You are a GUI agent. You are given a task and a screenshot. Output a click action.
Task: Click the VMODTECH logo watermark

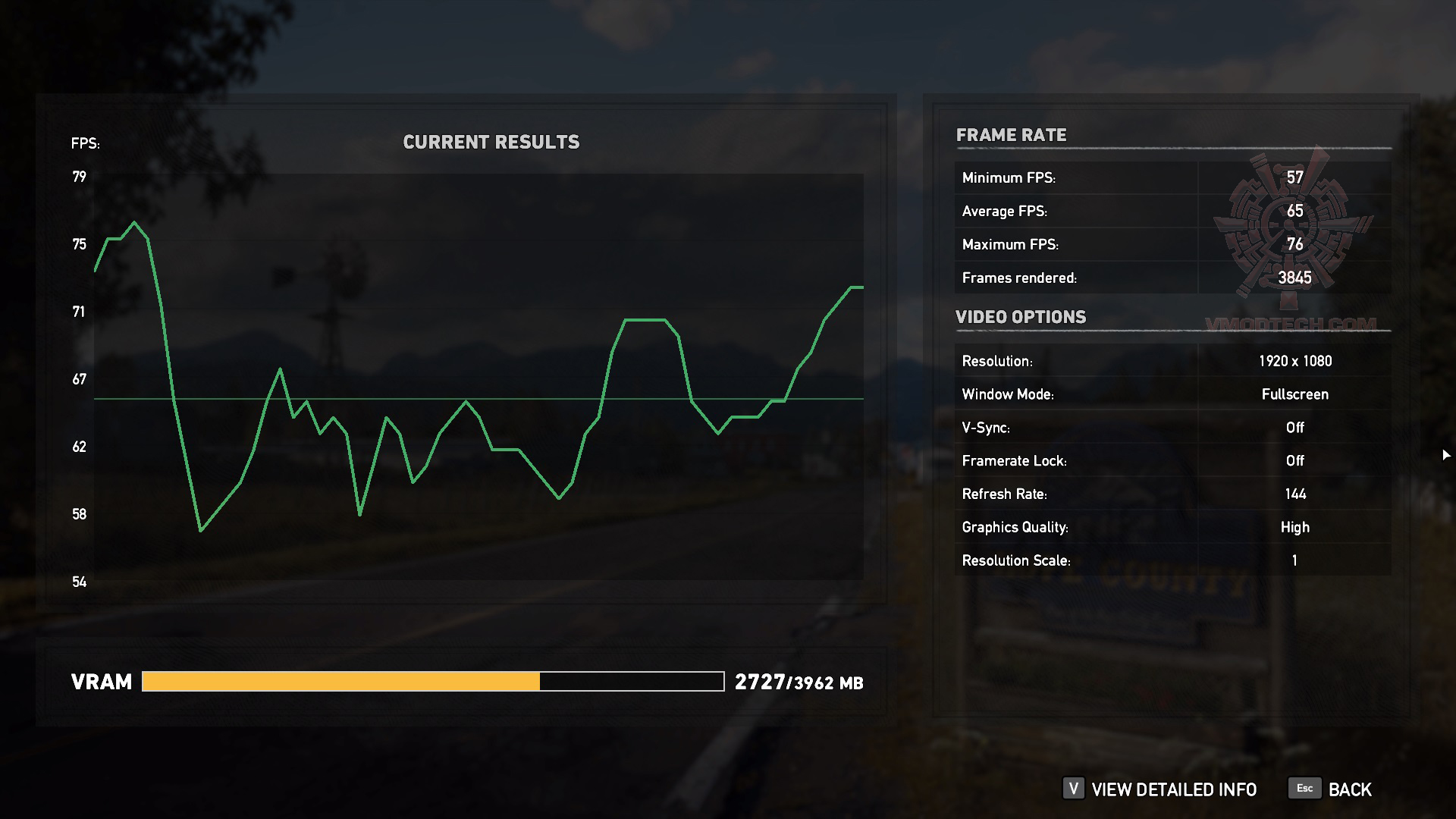[x=1289, y=227]
